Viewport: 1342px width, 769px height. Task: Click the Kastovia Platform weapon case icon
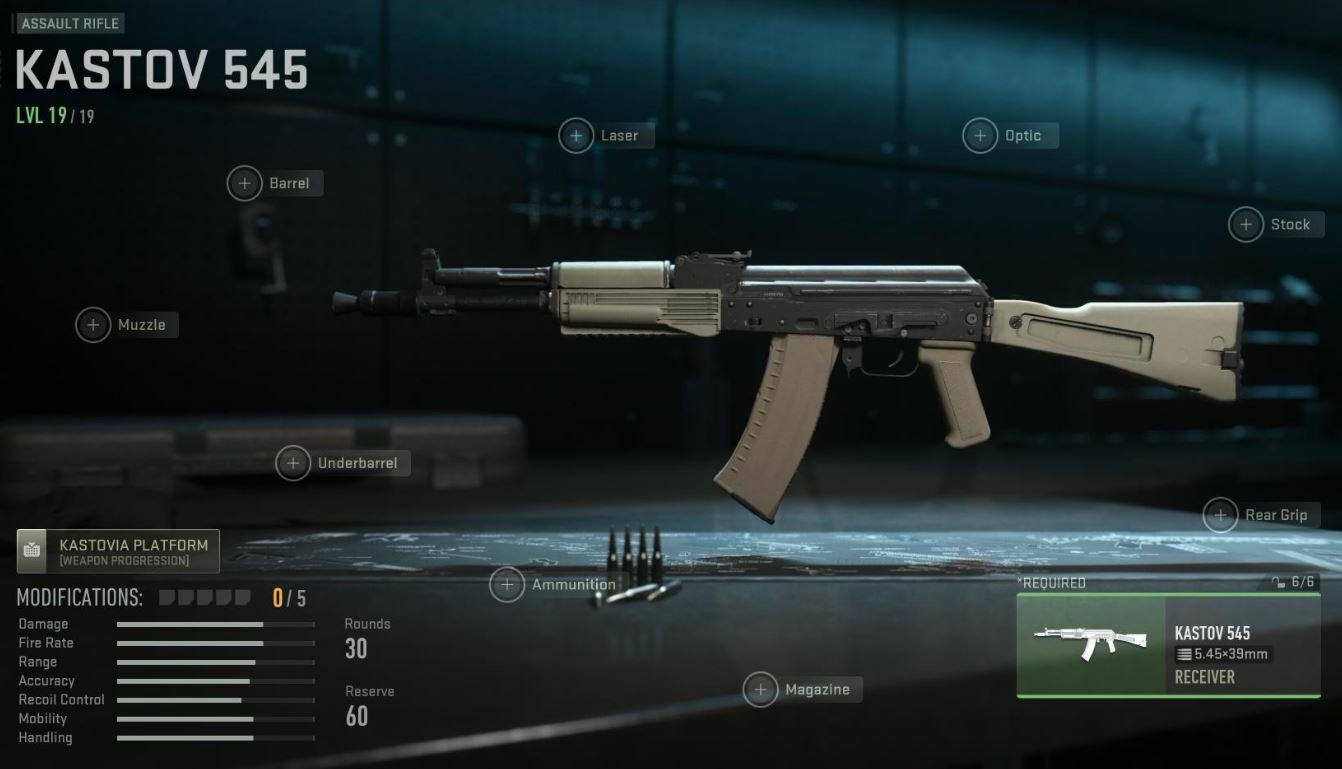click(34, 549)
